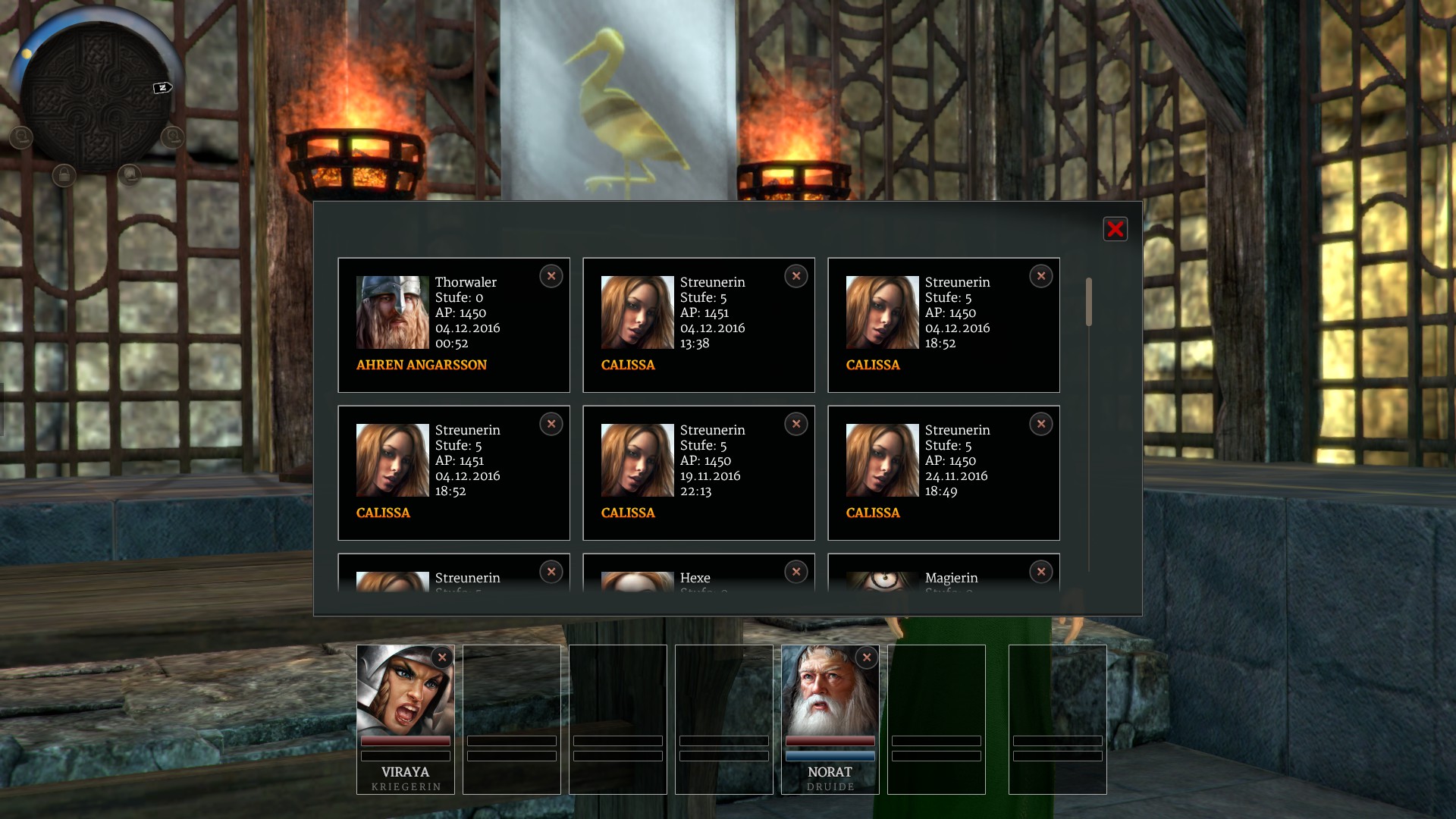Screen dimensions: 1456x819
Task: Remove the Calissa entry dated 24.11.2016
Action: point(1041,424)
